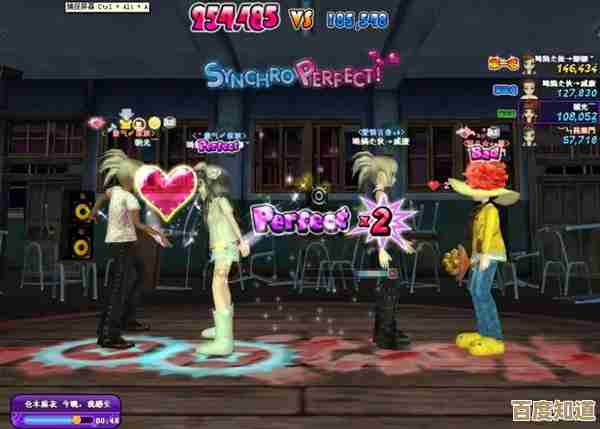Image resolution: width=600 pixels, height=429 pixels.
Task: Select the top-ranked player row scoring 146,434
Action: [562, 65]
